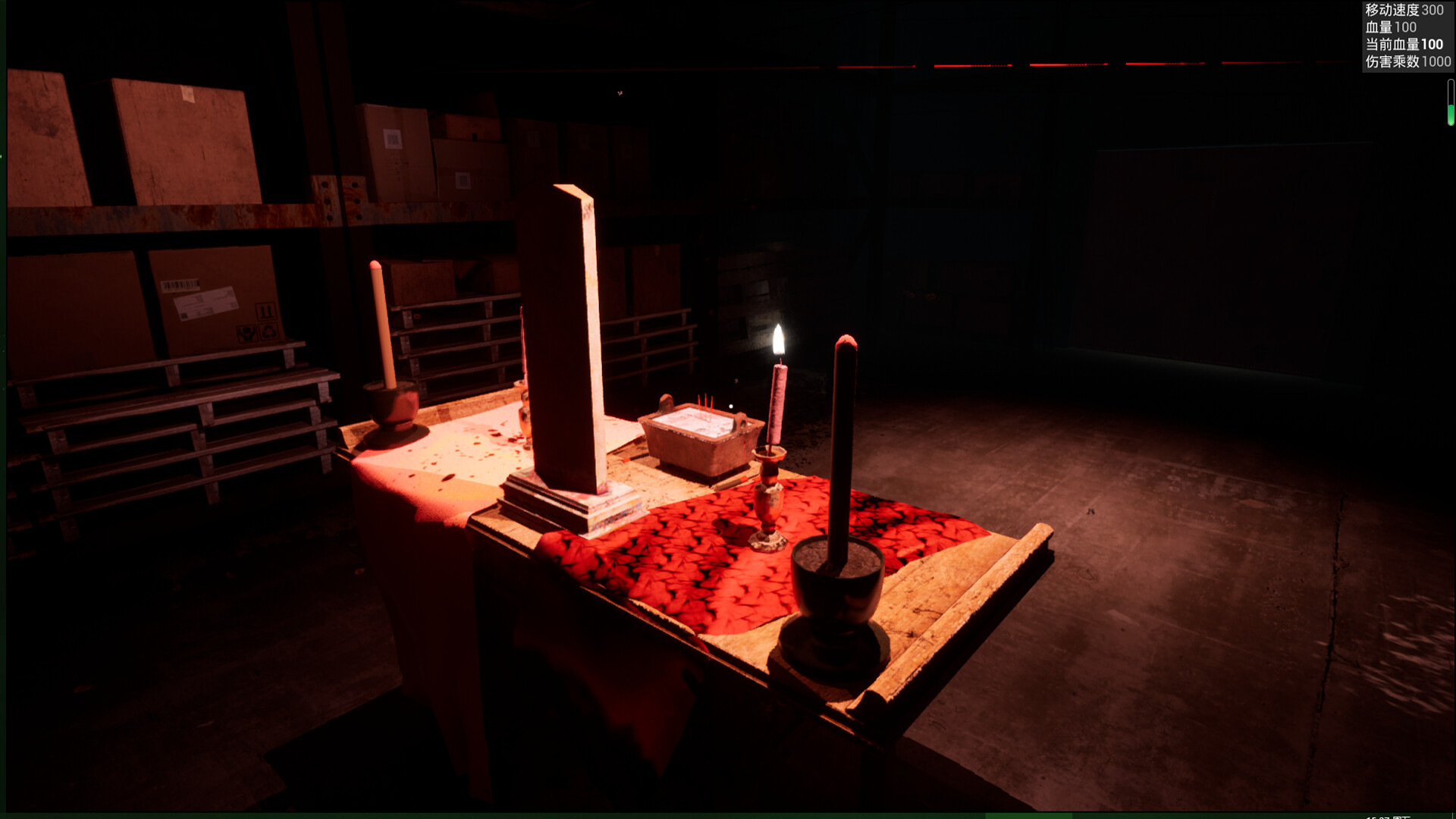Screen dimensions: 1456x819
Task: Click the 移动速度 300 stat entry
Action: [x=1405, y=11]
